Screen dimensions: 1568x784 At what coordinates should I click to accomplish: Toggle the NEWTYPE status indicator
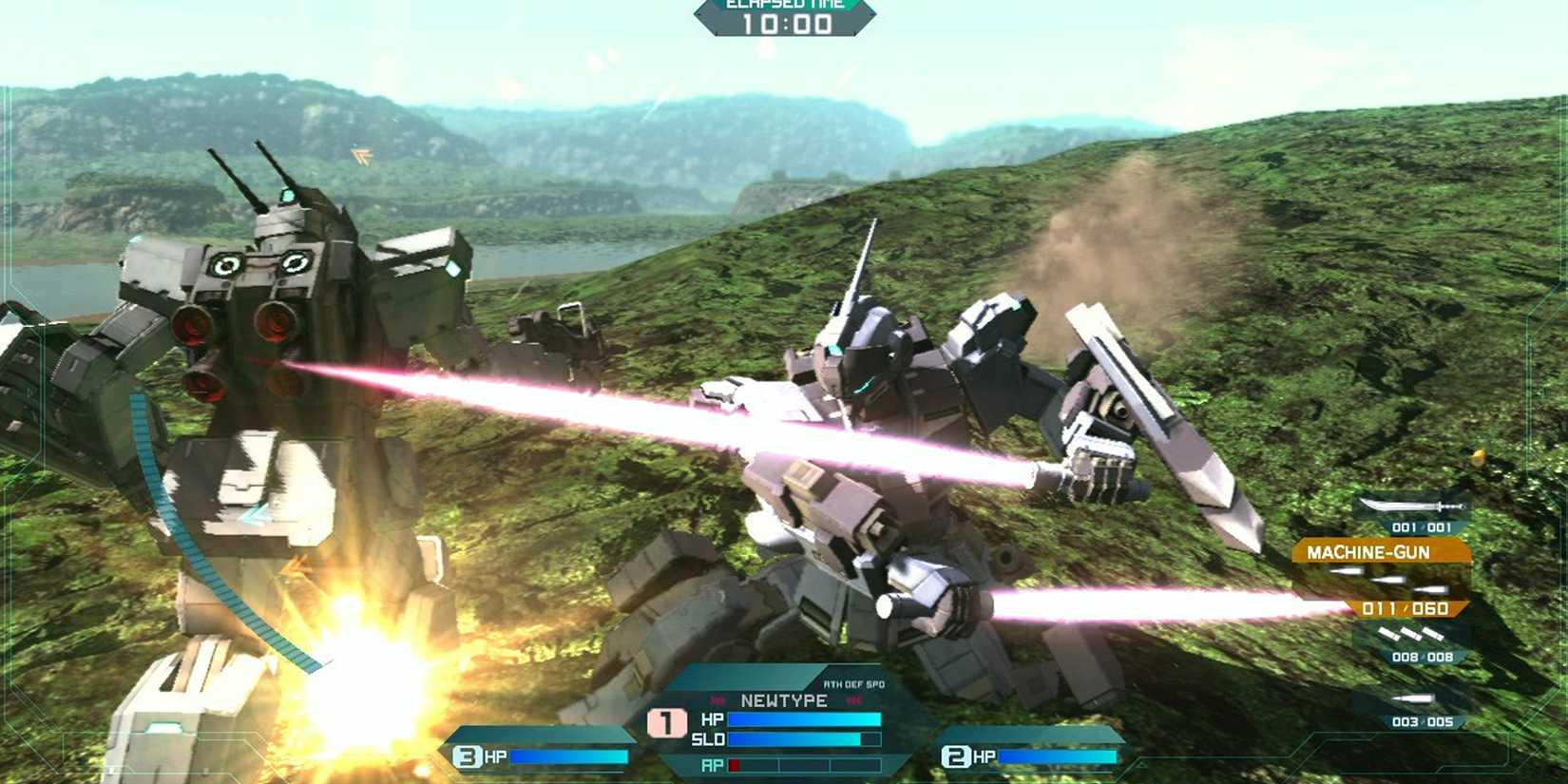click(x=784, y=700)
